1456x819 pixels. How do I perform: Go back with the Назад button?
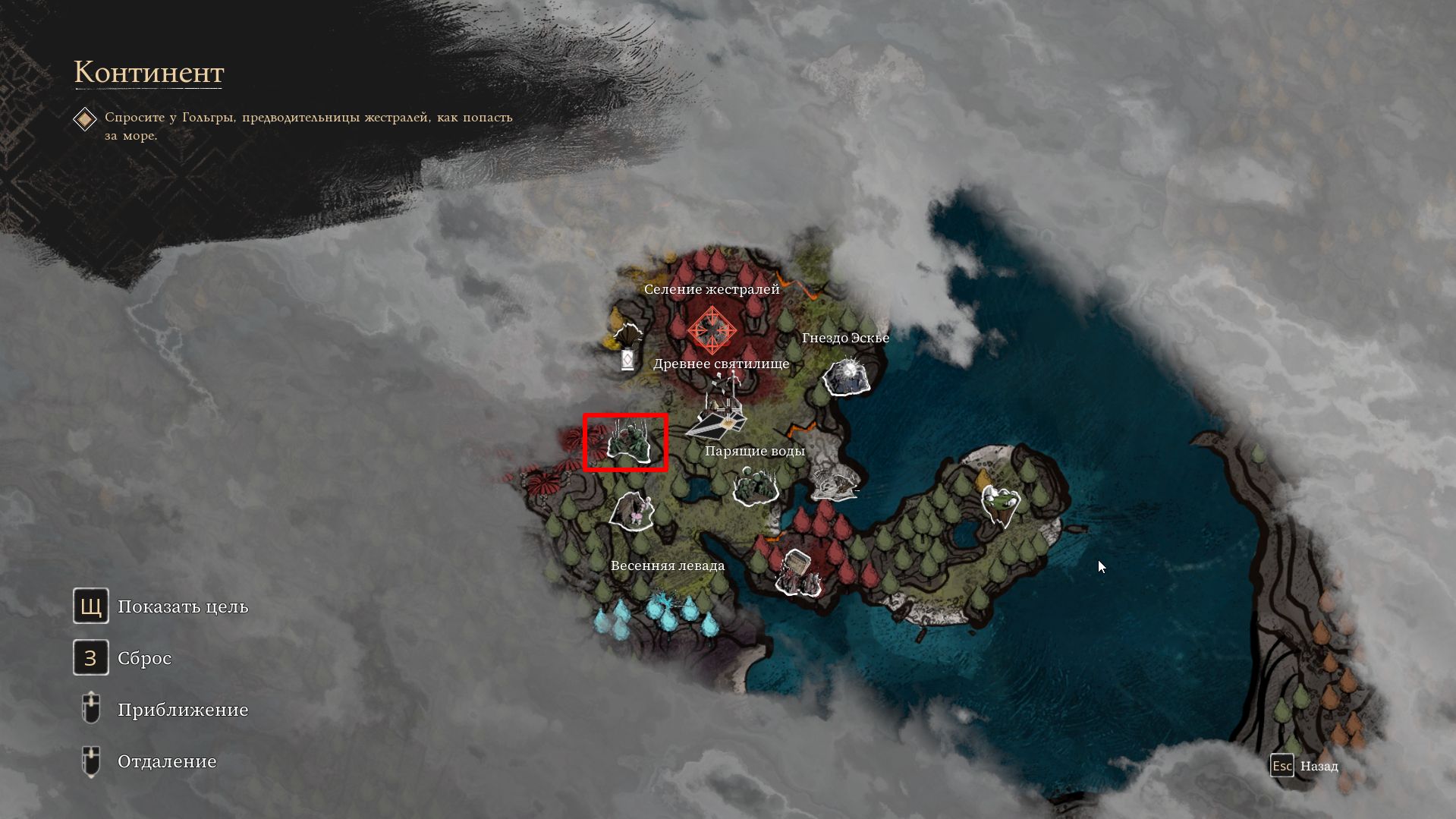(1319, 766)
